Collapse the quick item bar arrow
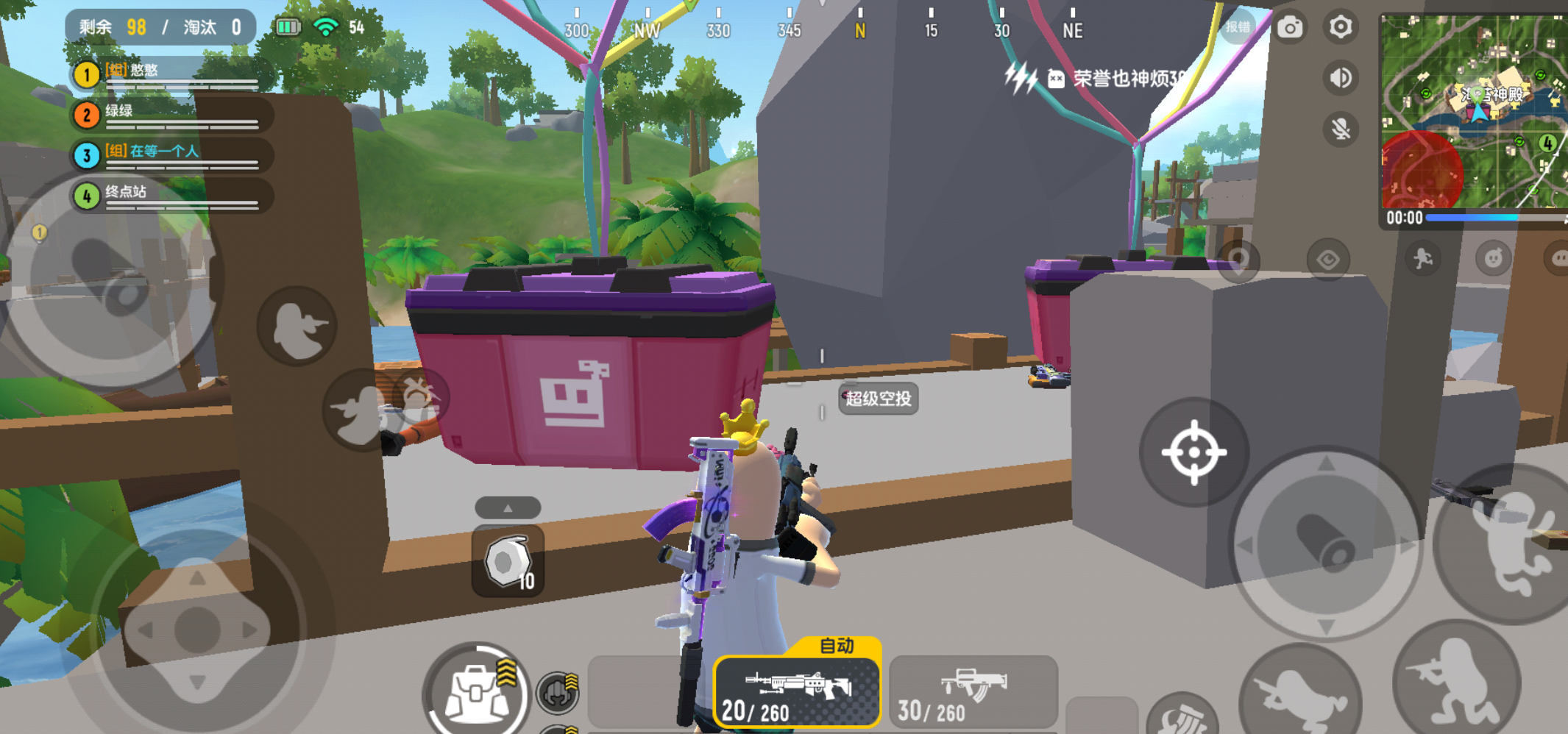The height and width of the screenshot is (734, 1568). point(508,507)
